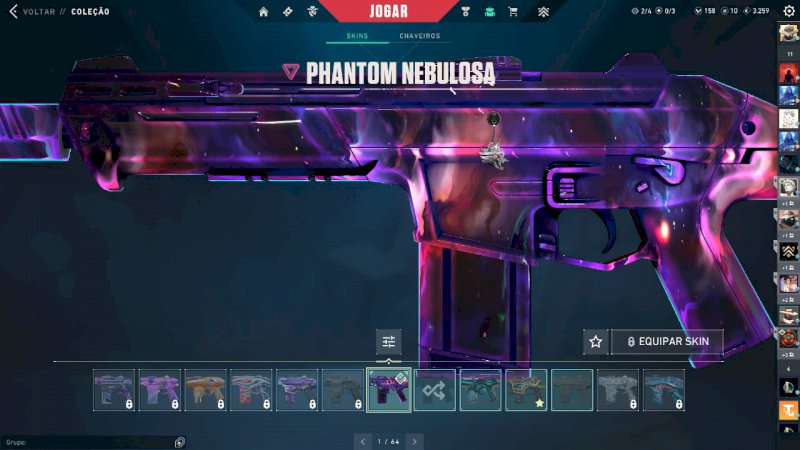Open the home screen icon

[264, 12]
